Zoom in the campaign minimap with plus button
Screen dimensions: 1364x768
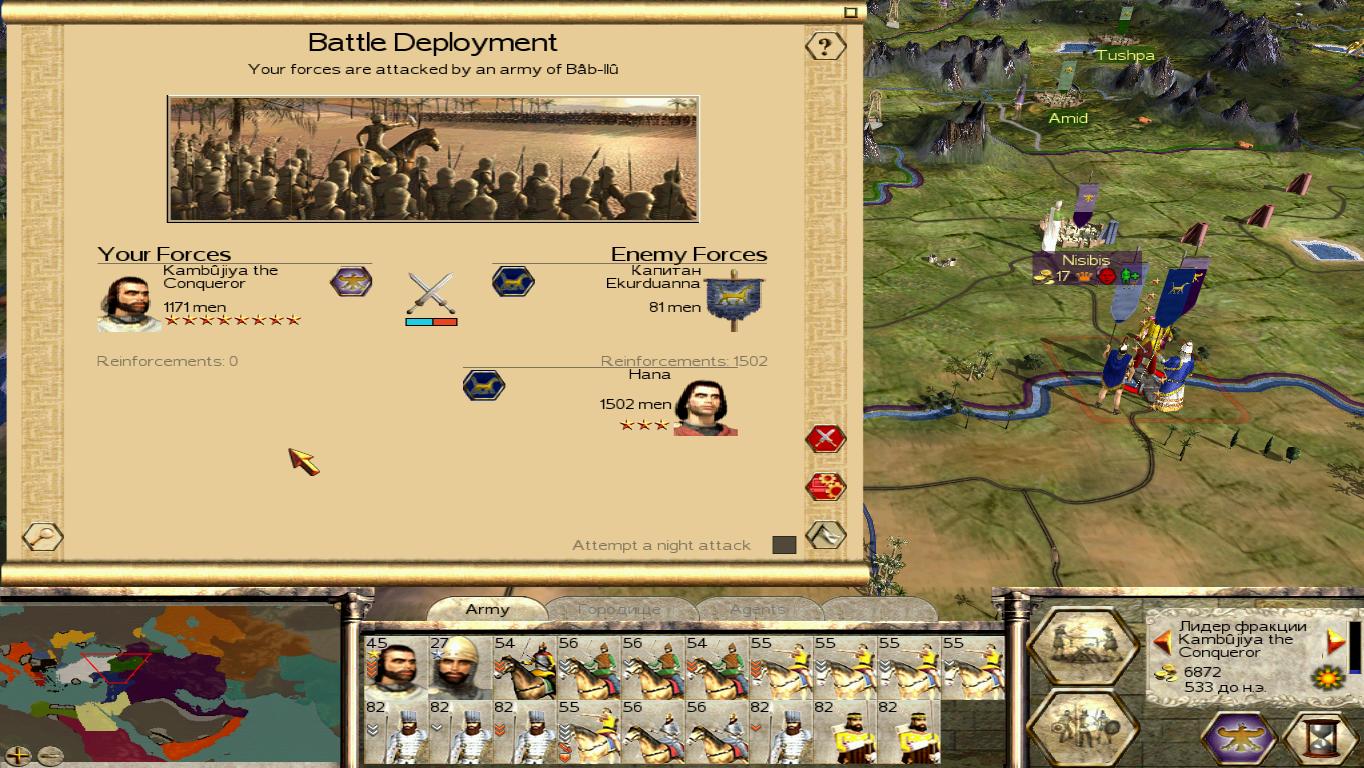(18, 755)
